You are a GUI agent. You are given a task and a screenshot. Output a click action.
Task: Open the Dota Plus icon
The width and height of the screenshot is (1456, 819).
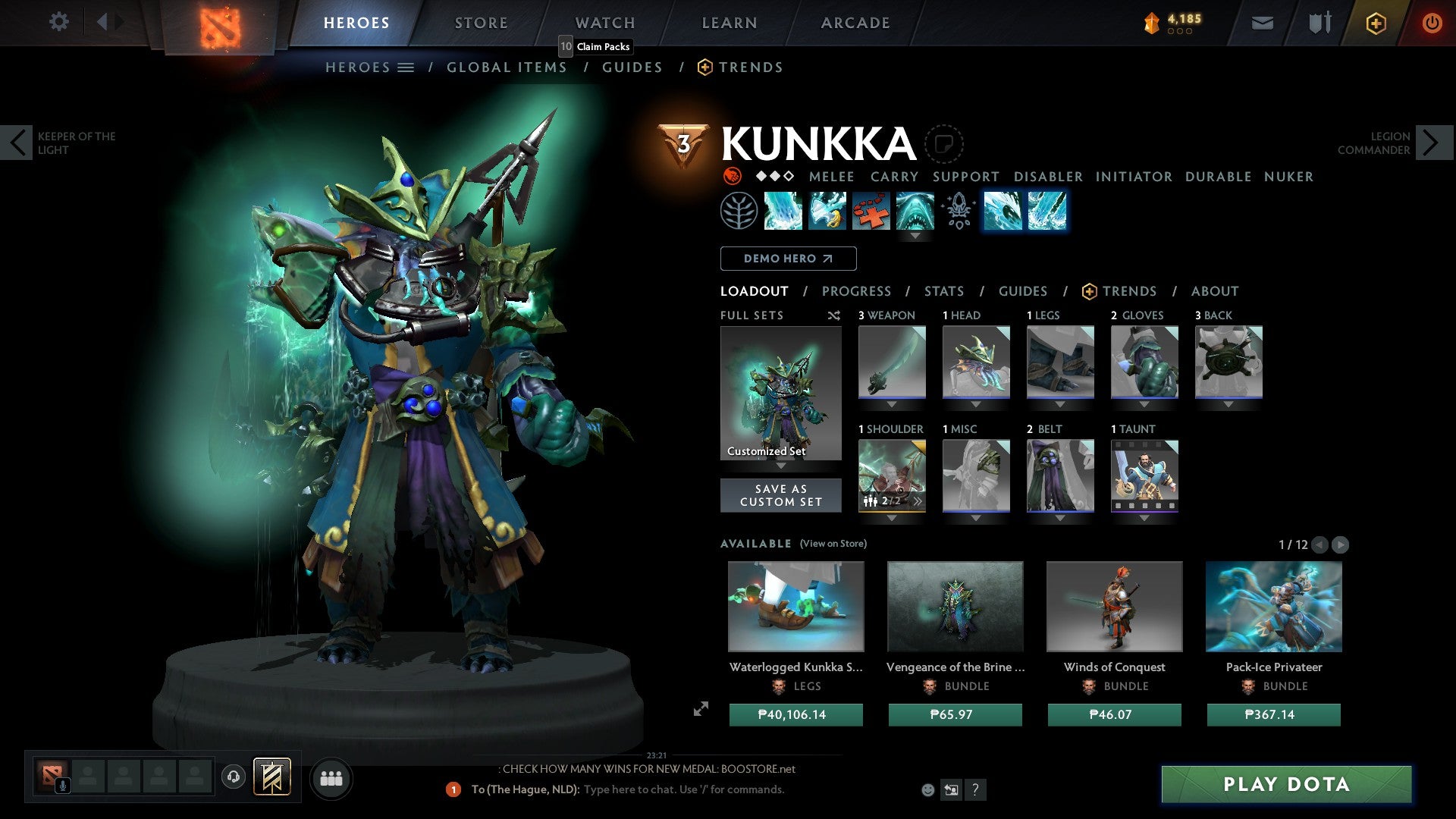click(1376, 23)
